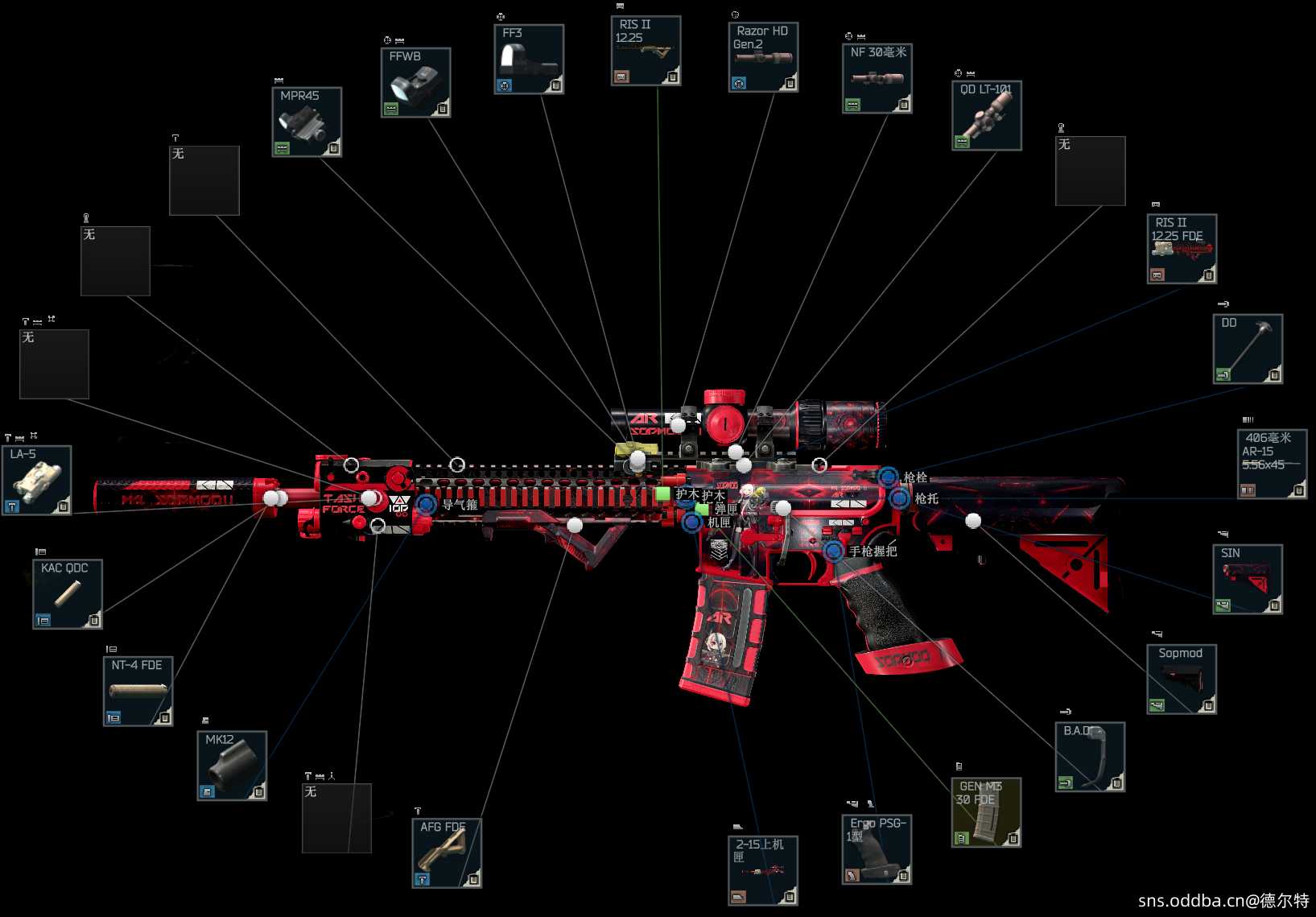Open the DD charging handle slot
This screenshot has width=1316, height=917.
click(1248, 349)
